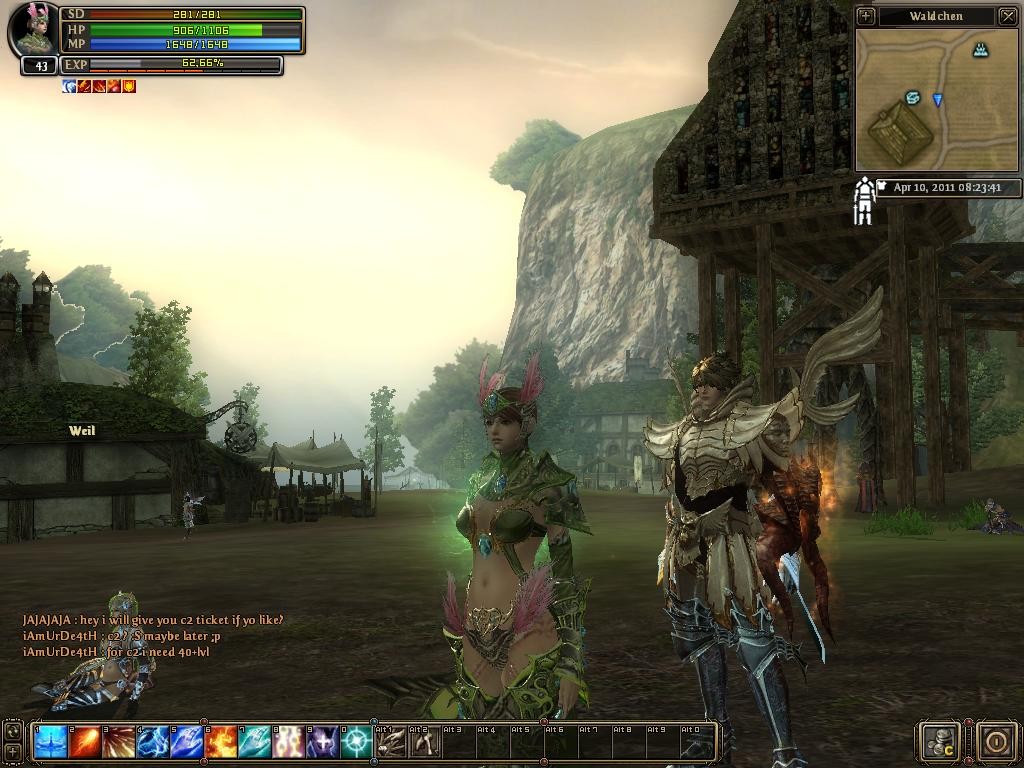Use the red slash skill in slot 3
The width and height of the screenshot is (1024, 768).
[x=119, y=742]
